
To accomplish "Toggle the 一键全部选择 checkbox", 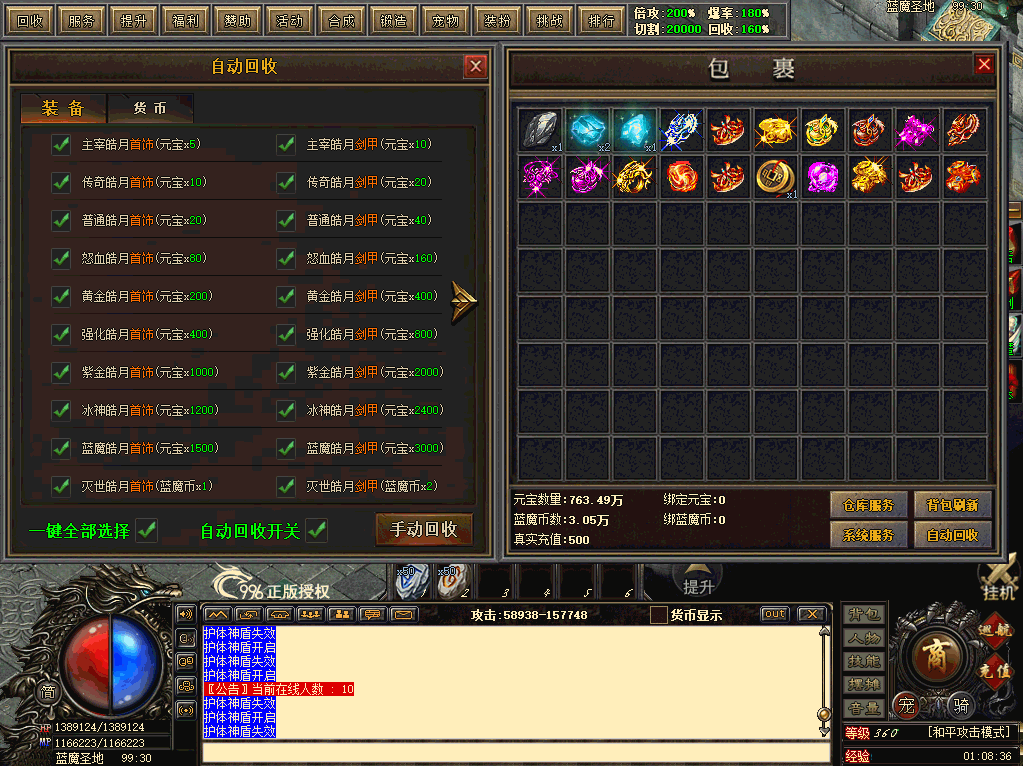I will click(x=147, y=530).
